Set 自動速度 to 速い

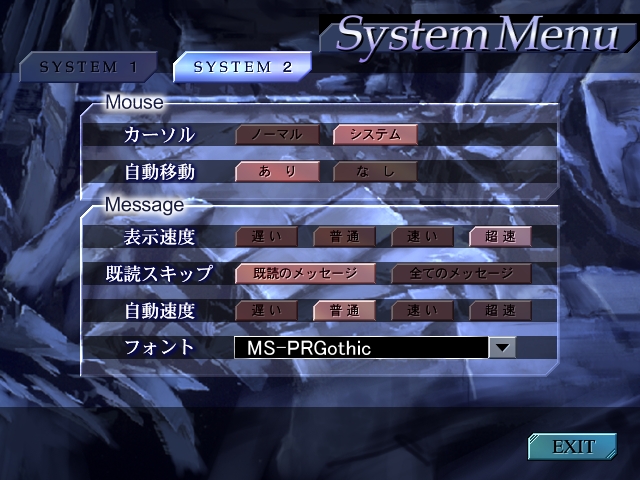tap(422, 310)
